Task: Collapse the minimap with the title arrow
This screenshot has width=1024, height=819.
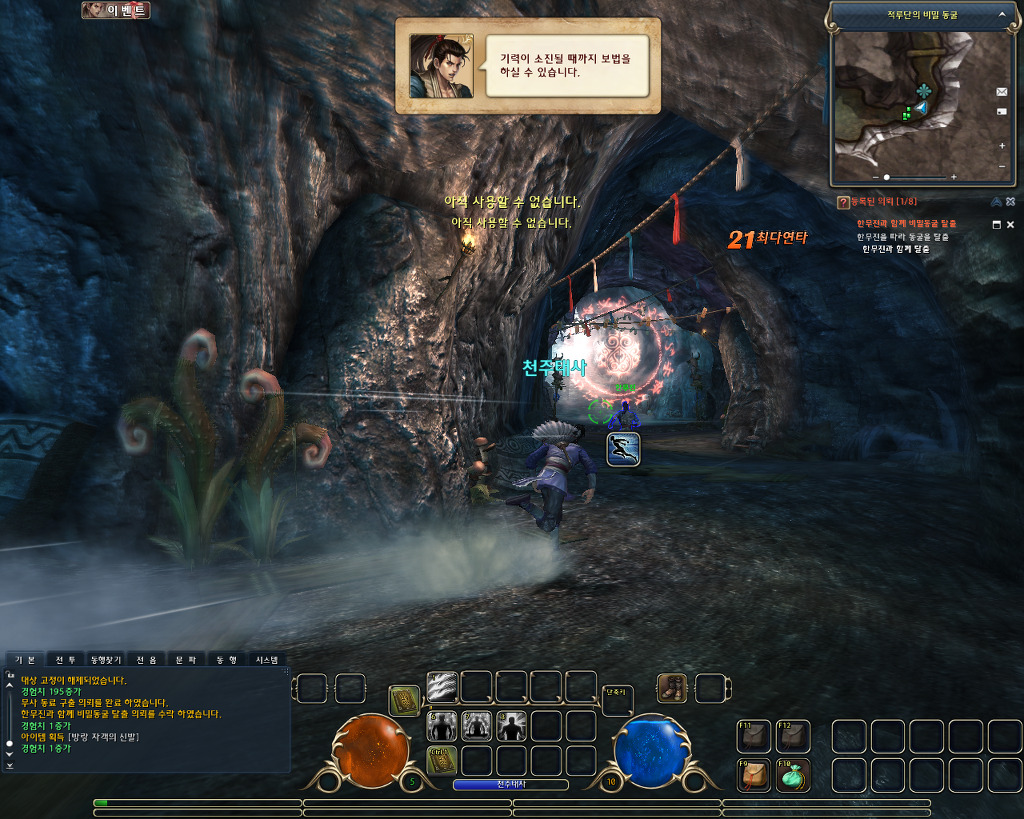Action: click(x=1002, y=15)
